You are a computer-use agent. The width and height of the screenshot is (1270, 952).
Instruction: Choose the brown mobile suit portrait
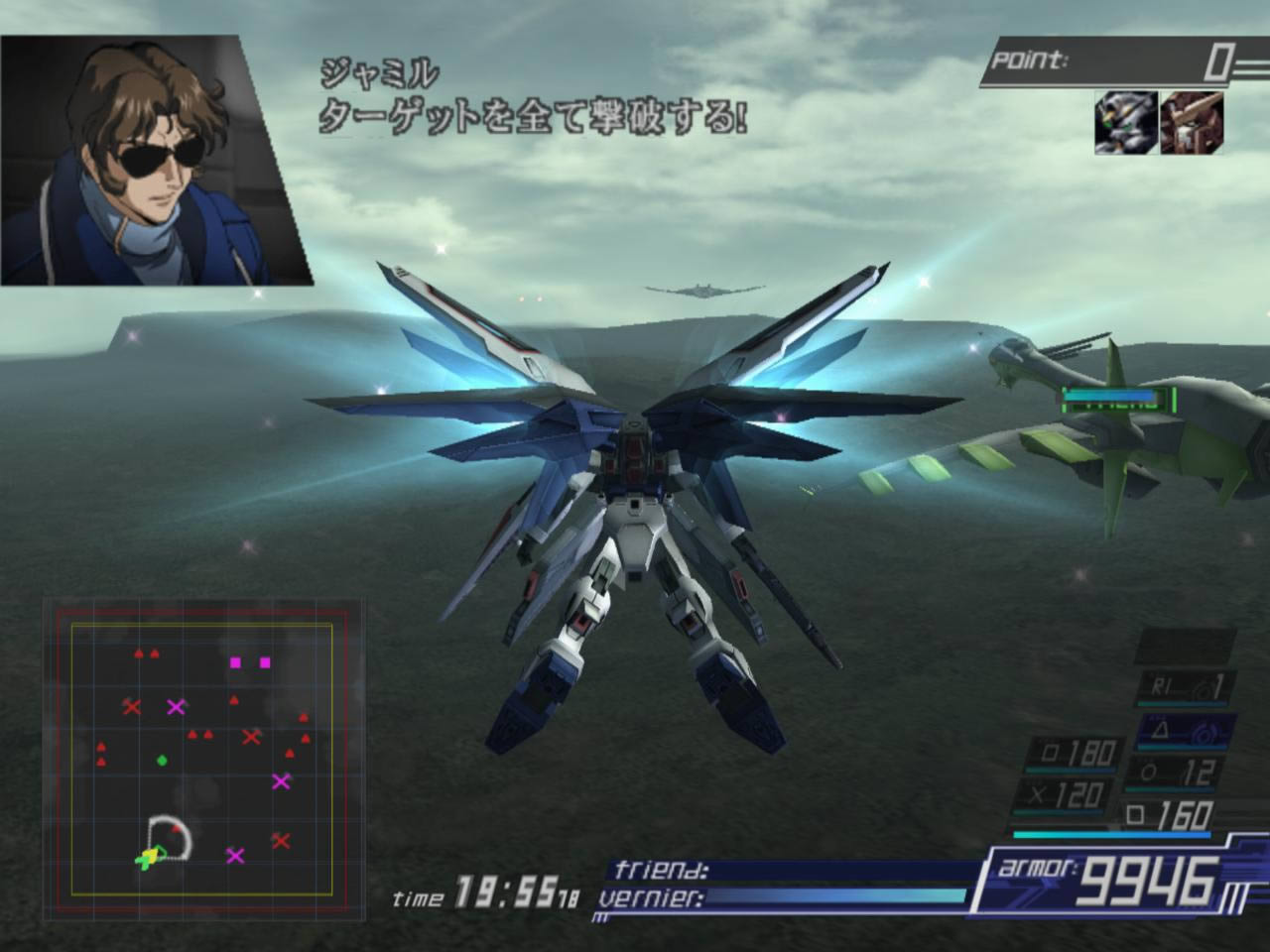click(1192, 123)
